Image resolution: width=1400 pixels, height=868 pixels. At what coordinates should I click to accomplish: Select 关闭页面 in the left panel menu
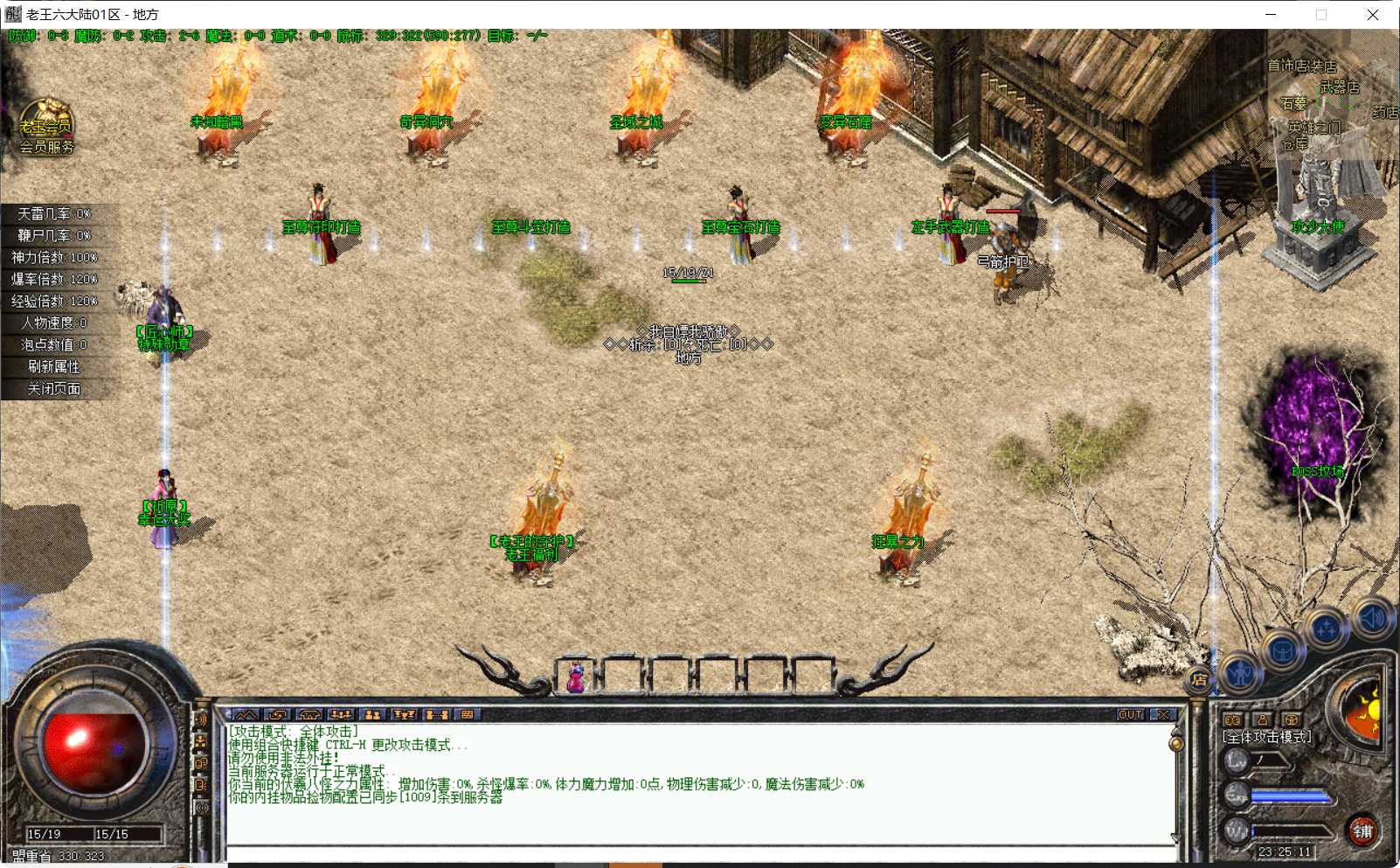tap(54, 388)
